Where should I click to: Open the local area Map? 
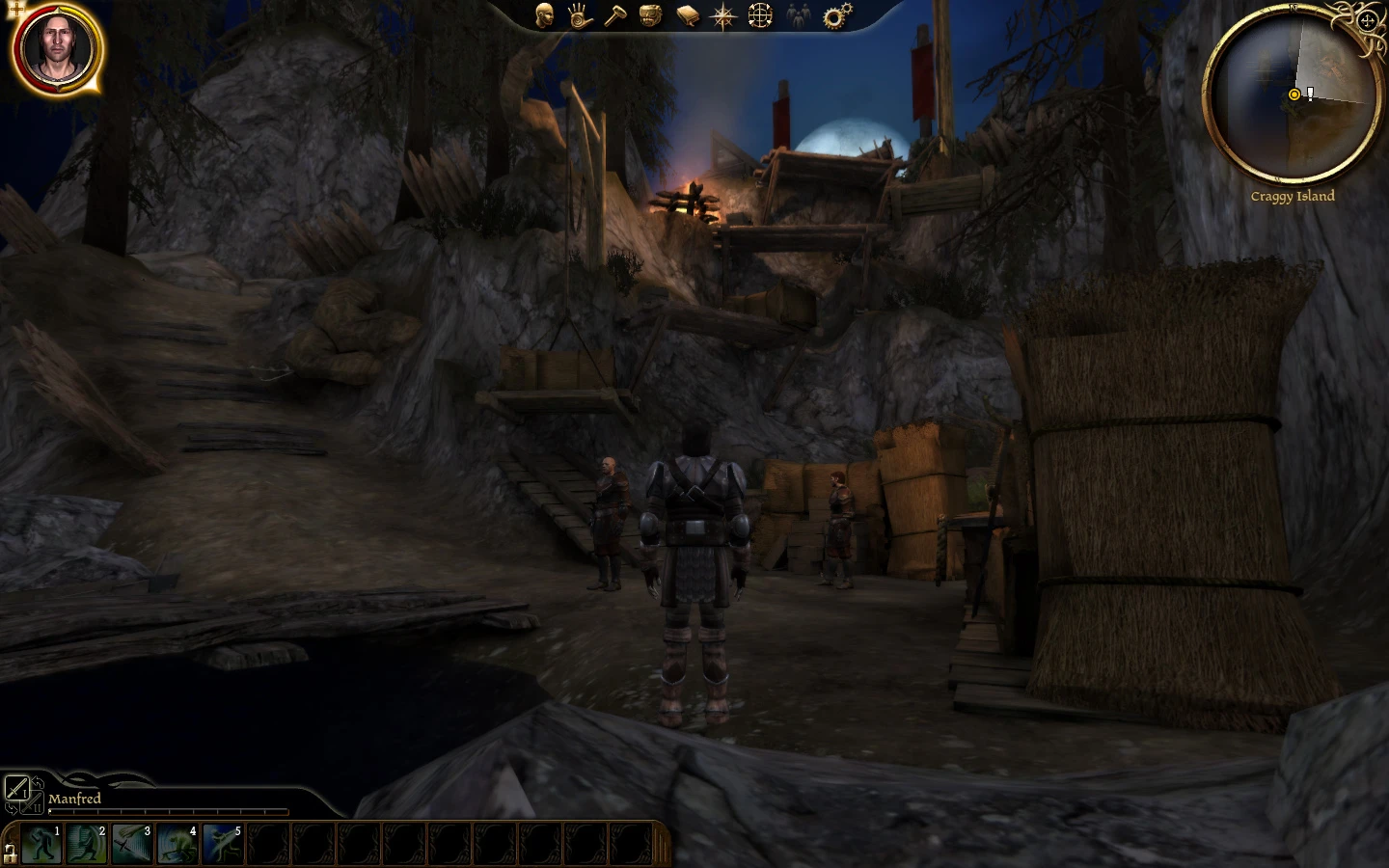(723, 14)
